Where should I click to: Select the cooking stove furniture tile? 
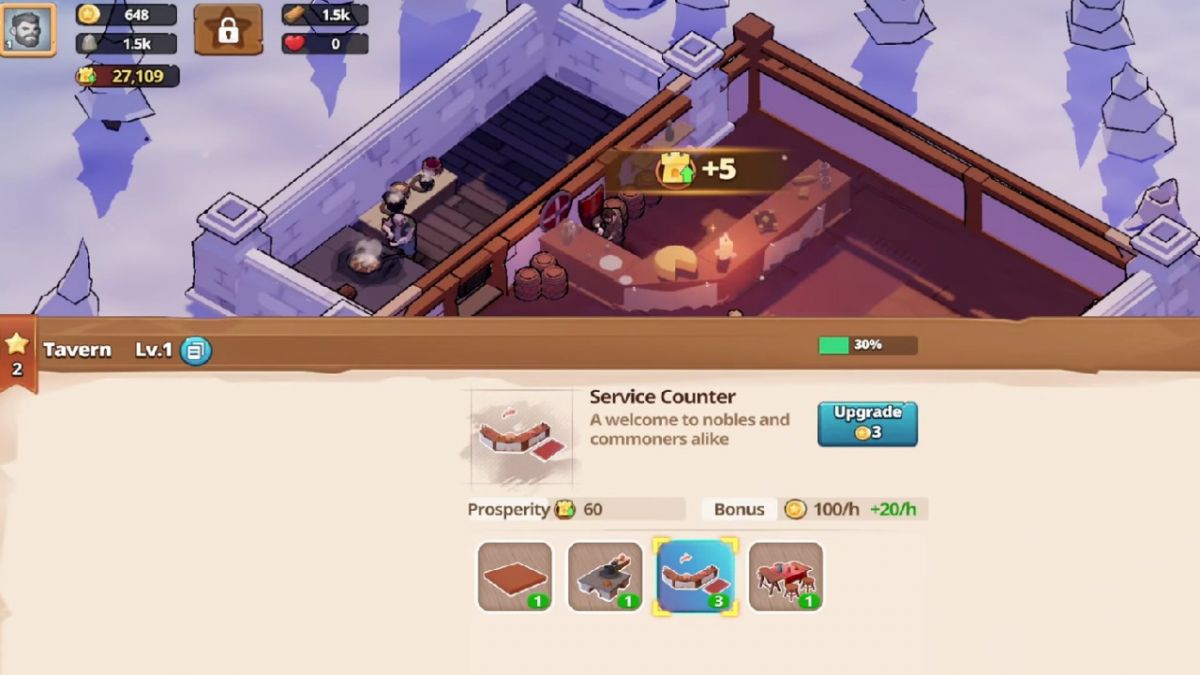point(605,576)
